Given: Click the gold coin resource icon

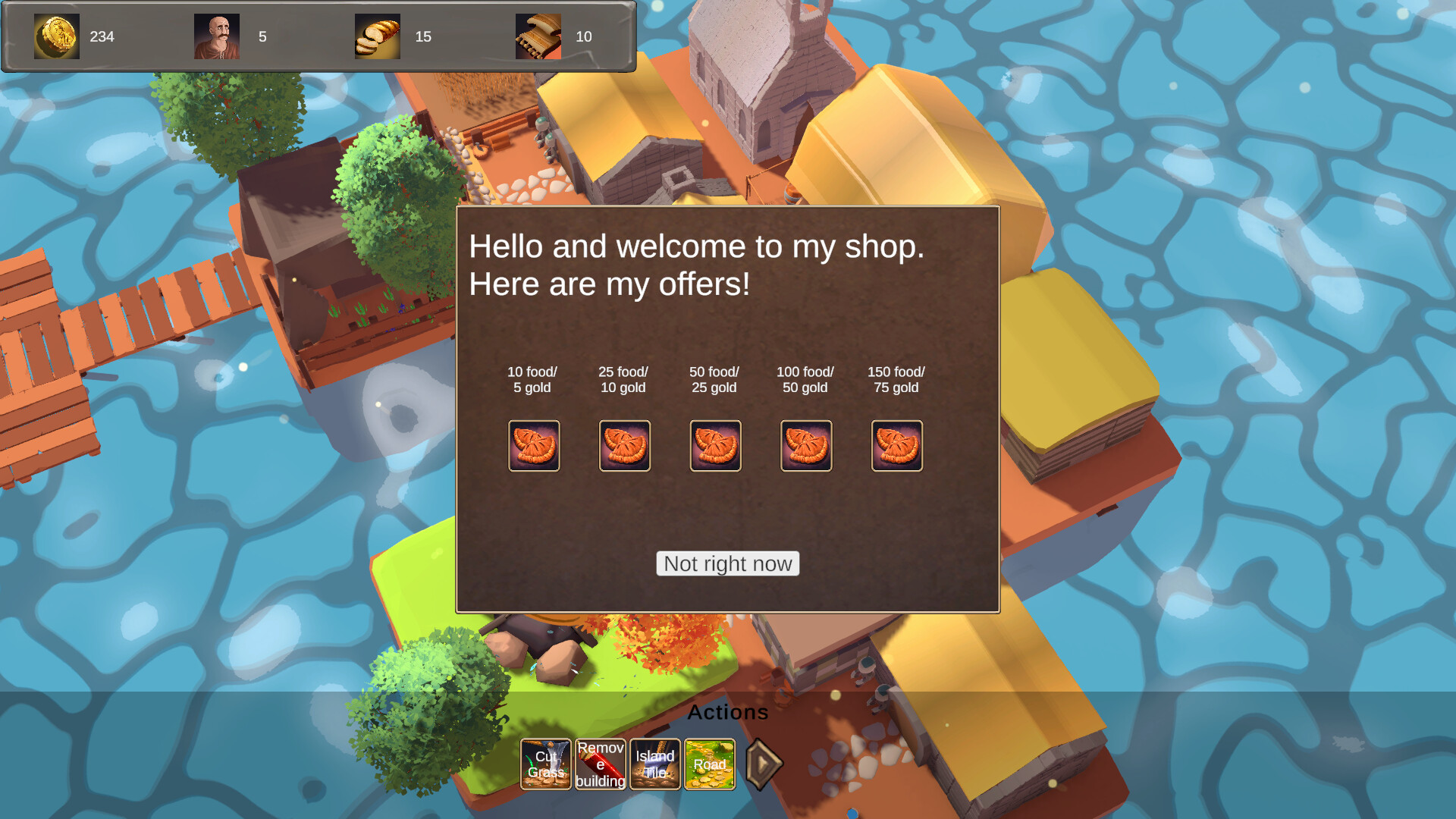Looking at the screenshot, I should tap(57, 36).
